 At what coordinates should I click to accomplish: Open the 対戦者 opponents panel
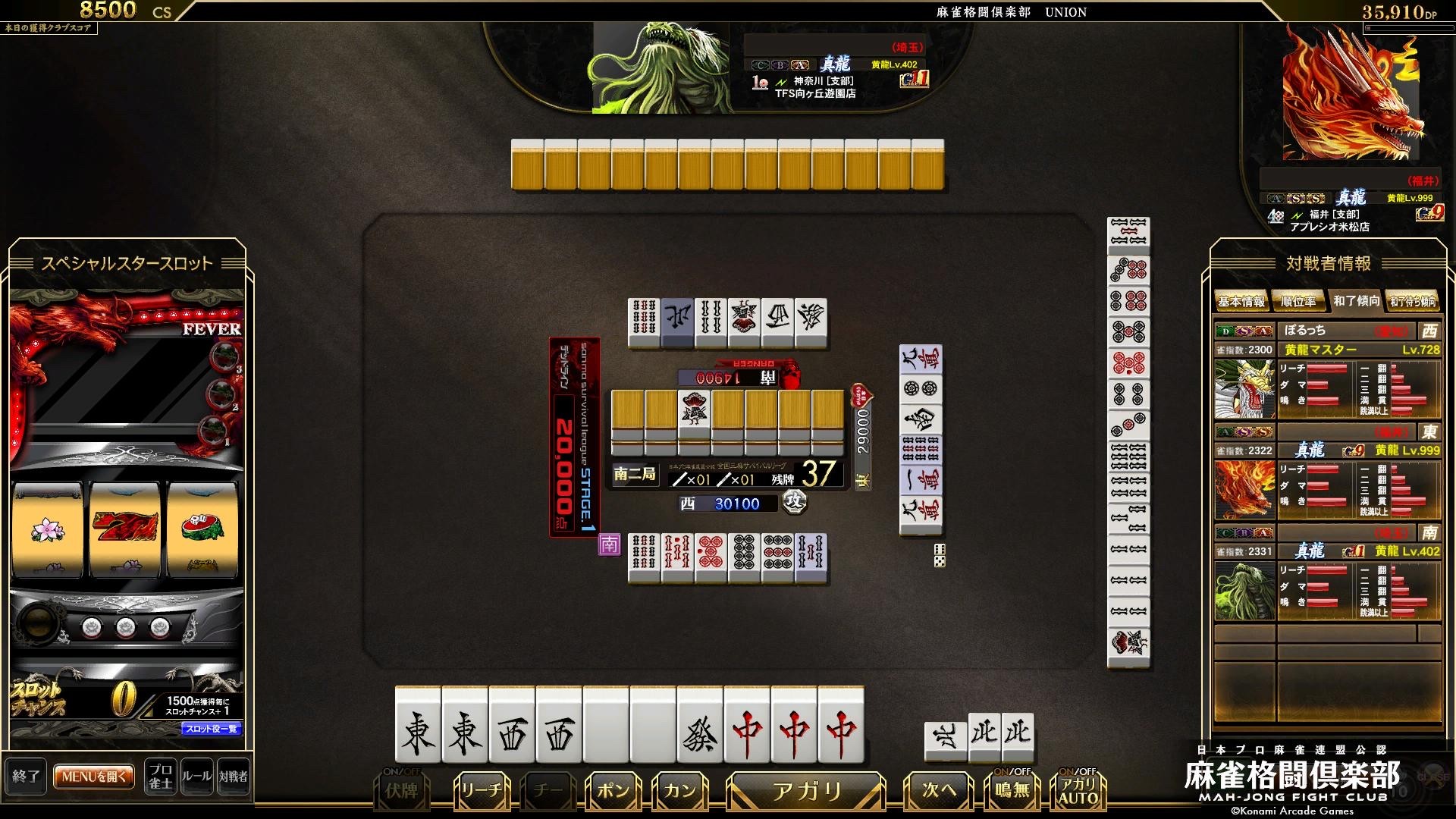click(x=233, y=777)
